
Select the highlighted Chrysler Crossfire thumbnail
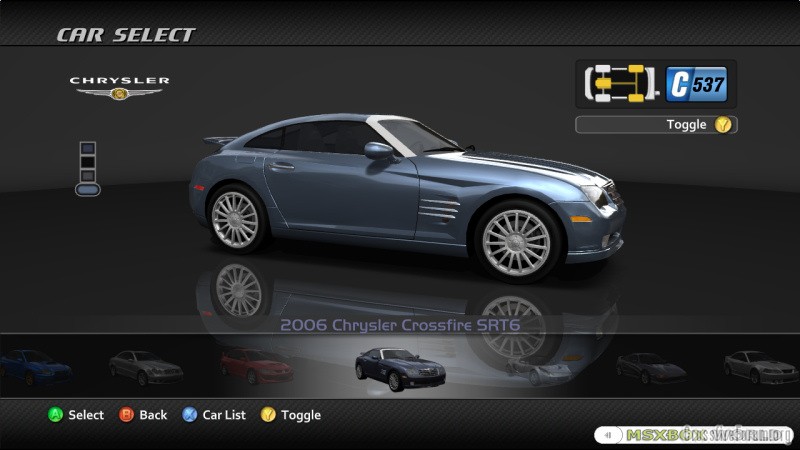pos(400,367)
